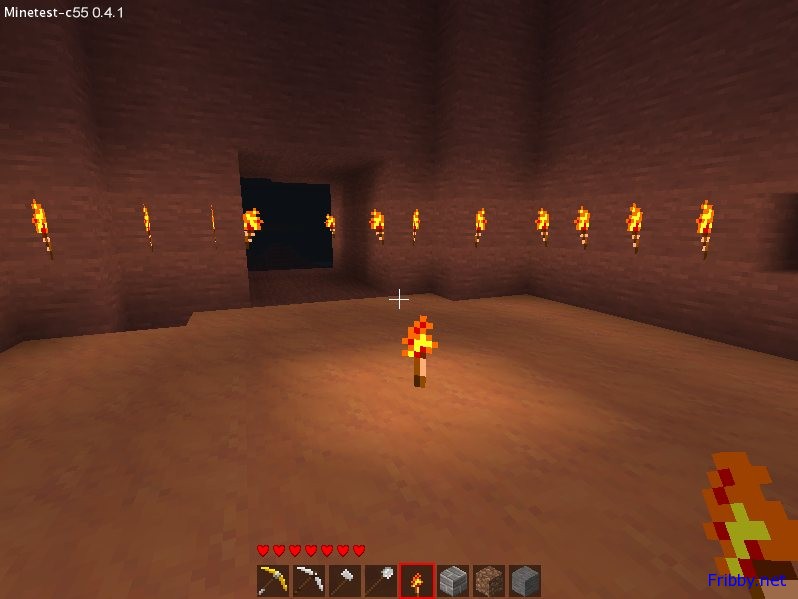The height and width of the screenshot is (599, 798).
Task: Click the highlighted torch hotbar slot
Action: [x=417, y=581]
